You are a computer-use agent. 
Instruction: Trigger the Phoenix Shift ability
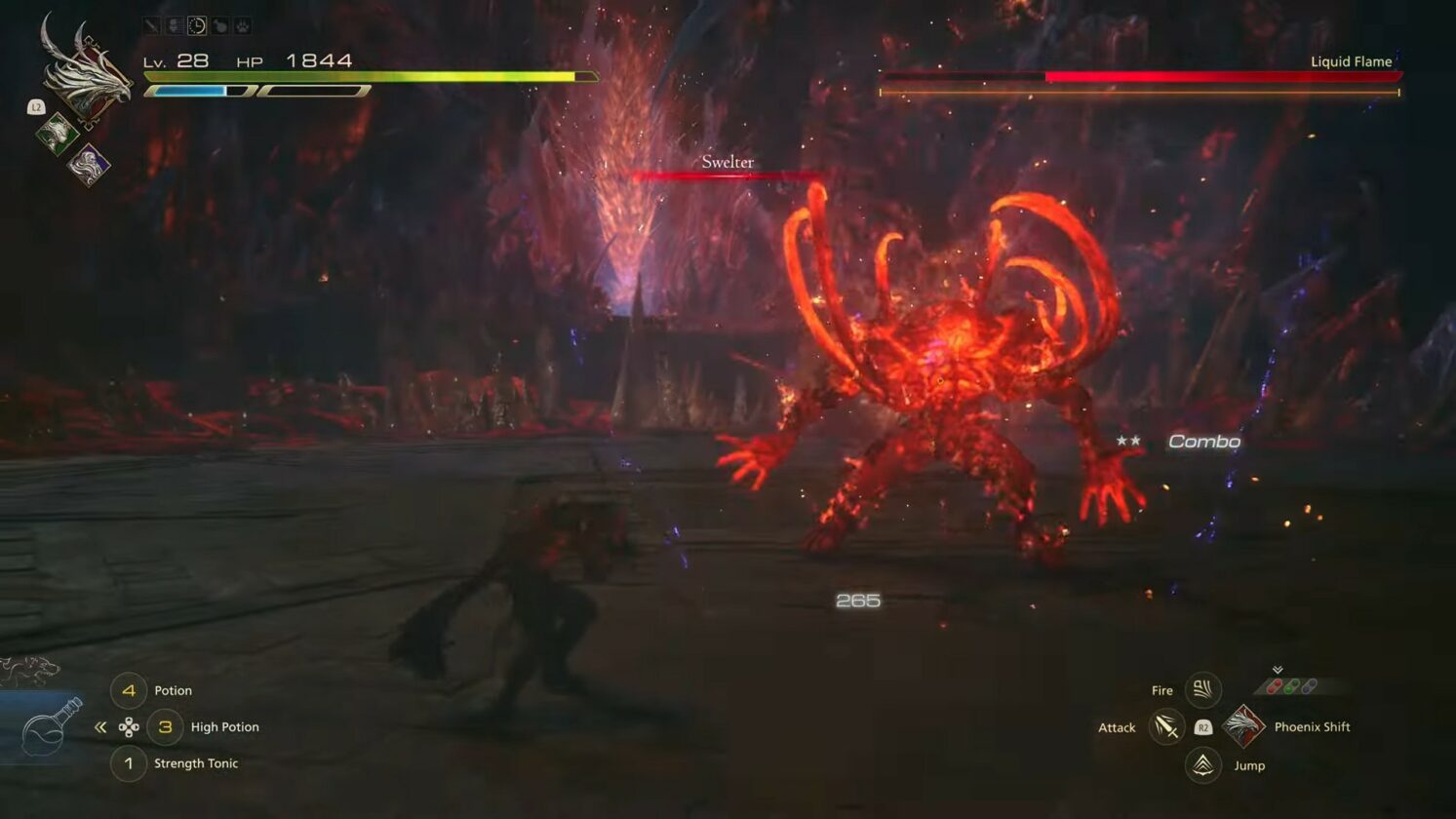[1243, 726]
